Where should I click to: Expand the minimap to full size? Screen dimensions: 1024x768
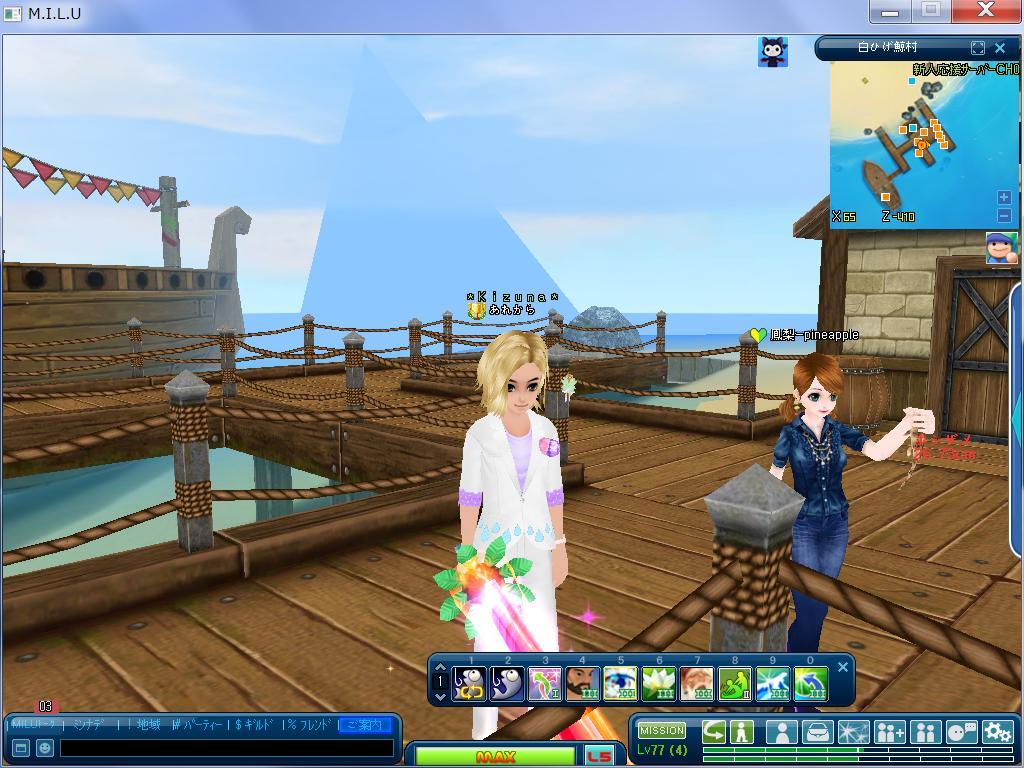(978, 47)
